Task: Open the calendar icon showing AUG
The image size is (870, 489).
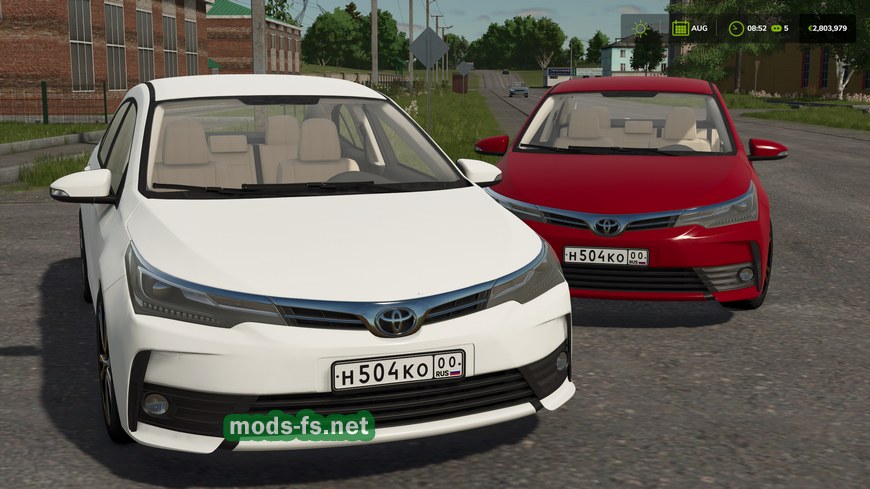Action: 681,28
